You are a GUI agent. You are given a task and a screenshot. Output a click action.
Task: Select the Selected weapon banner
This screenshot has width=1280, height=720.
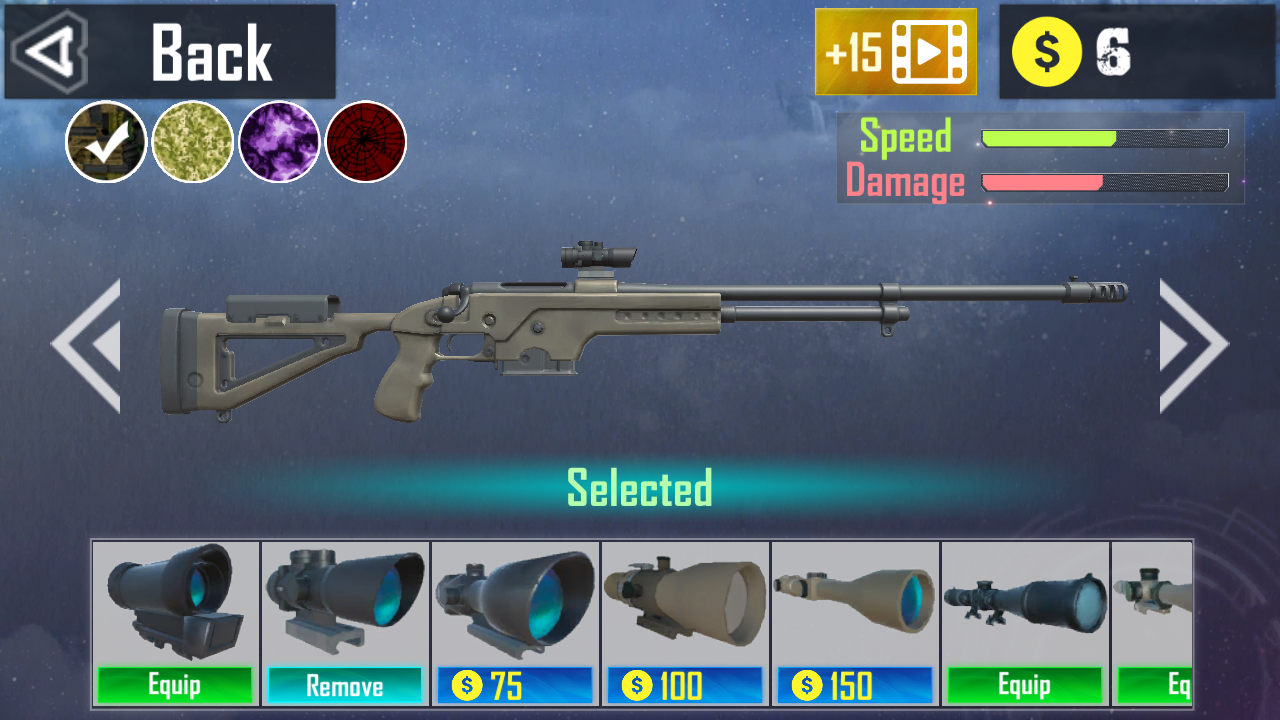pyautogui.click(x=639, y=489)
